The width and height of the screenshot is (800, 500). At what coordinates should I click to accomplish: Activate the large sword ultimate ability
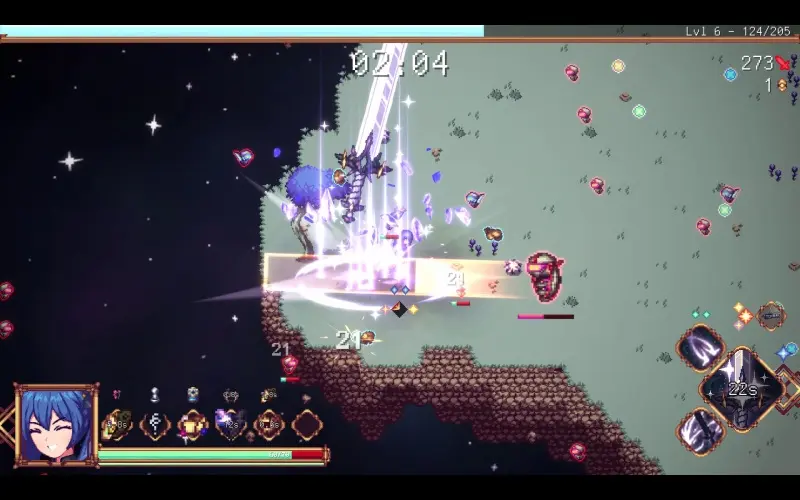(741, 389)
